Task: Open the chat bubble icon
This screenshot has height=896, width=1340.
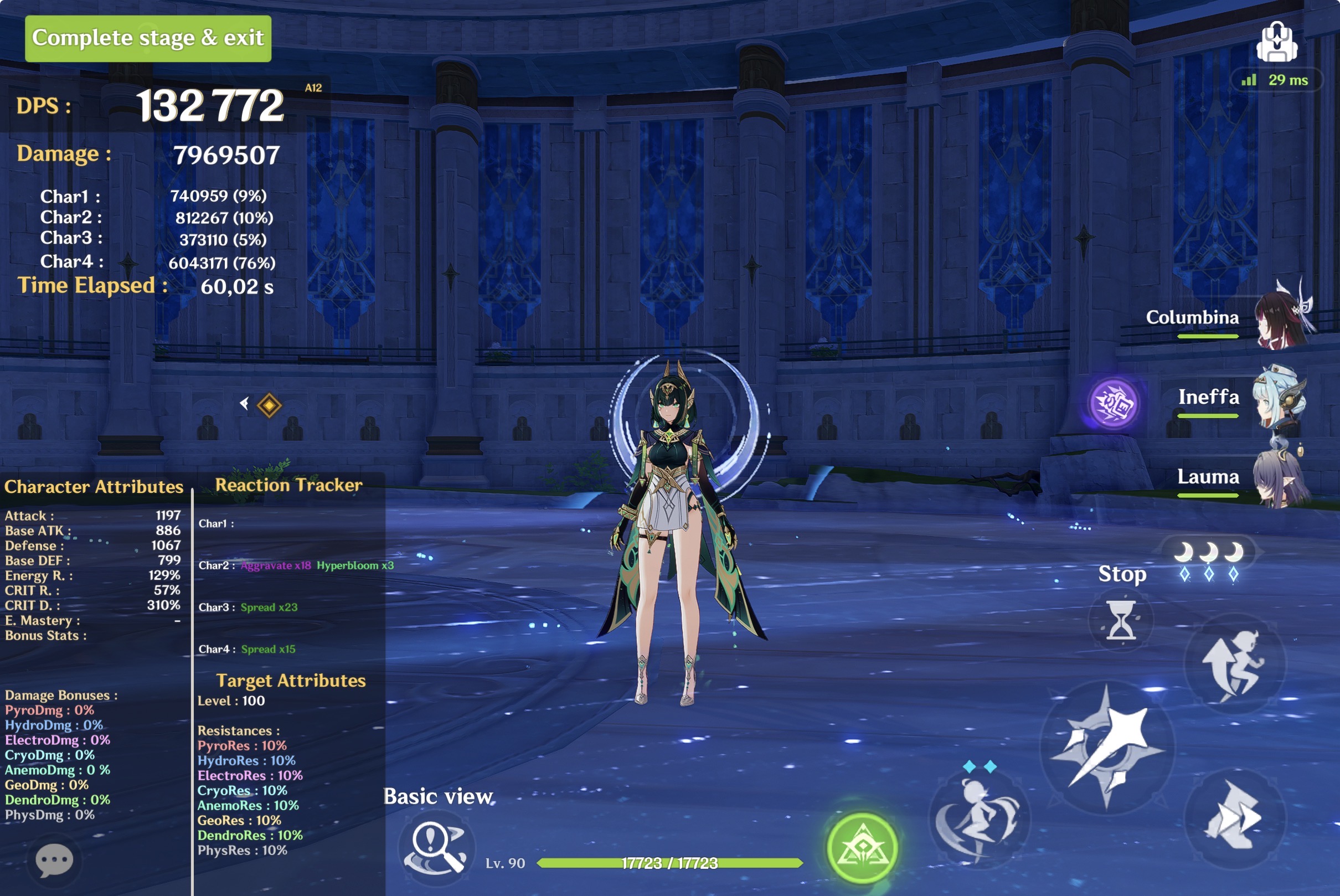Action: [x=54, y=860]
